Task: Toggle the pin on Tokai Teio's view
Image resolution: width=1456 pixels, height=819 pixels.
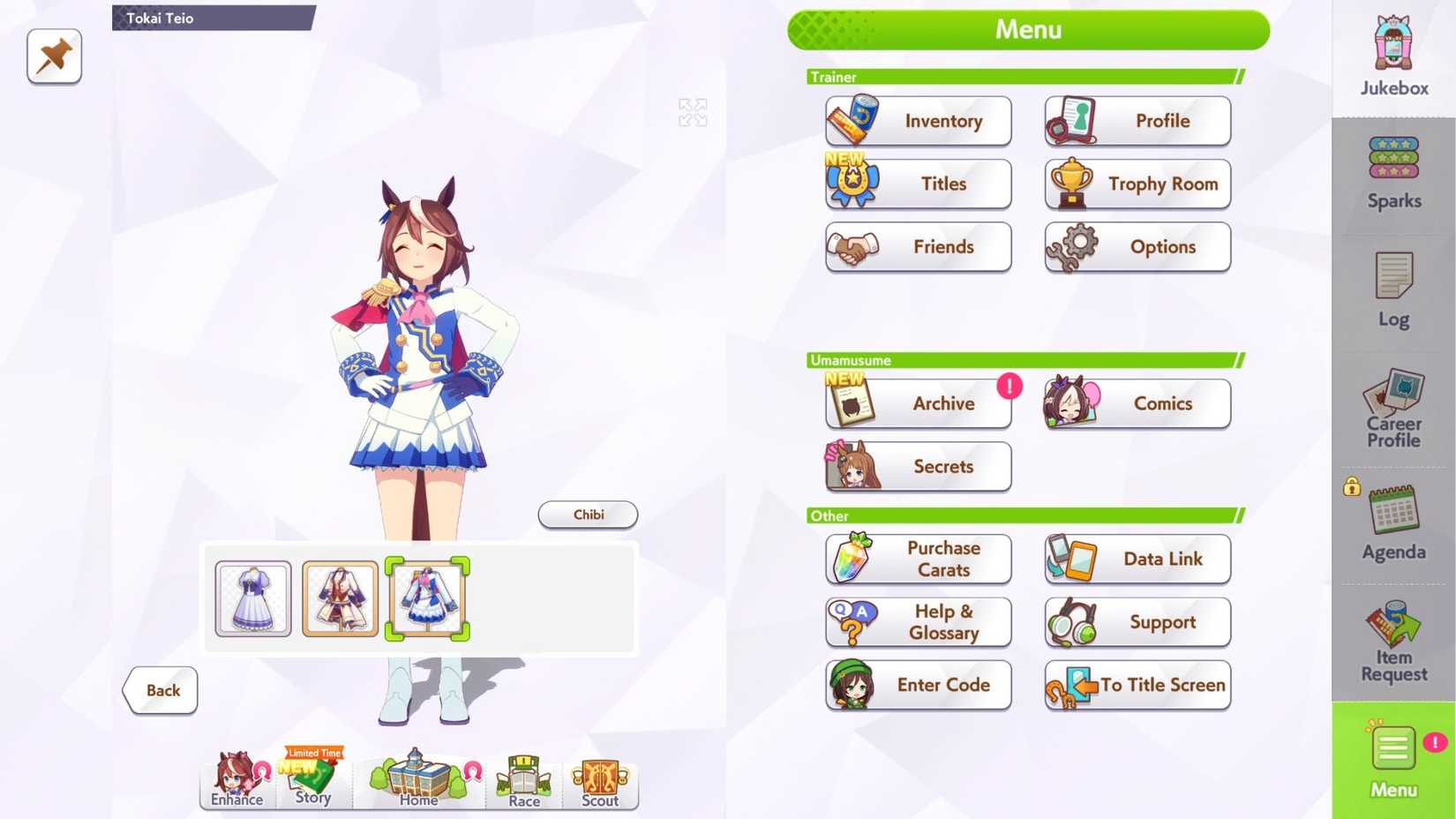Action: point(54,56)
